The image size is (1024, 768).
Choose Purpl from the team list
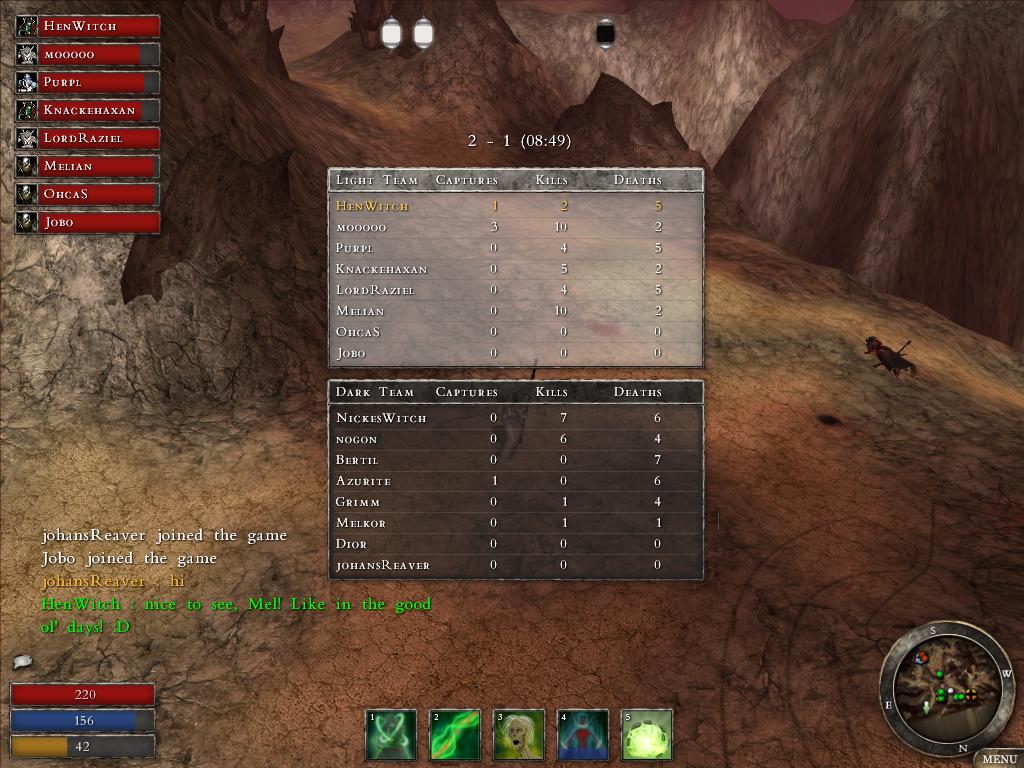(x=88, y=82)
